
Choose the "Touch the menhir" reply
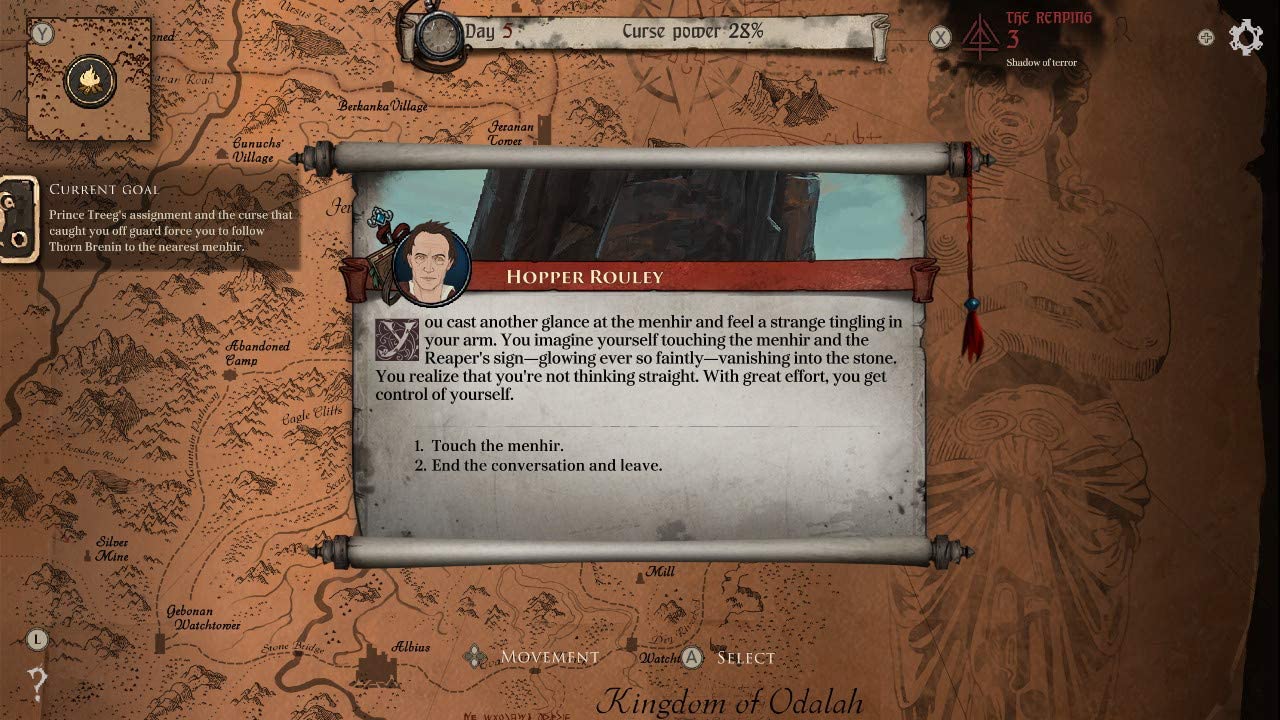pos(497,446)
